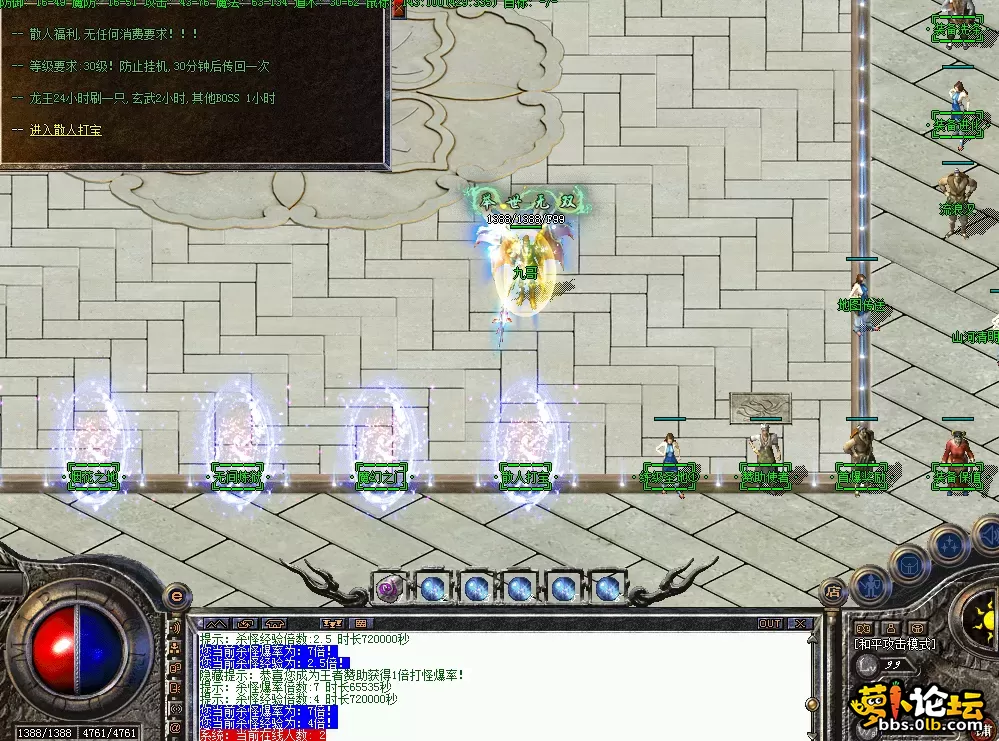Click the round e button beside the health orb
The image size is (999, 741).
coord(176,596)
